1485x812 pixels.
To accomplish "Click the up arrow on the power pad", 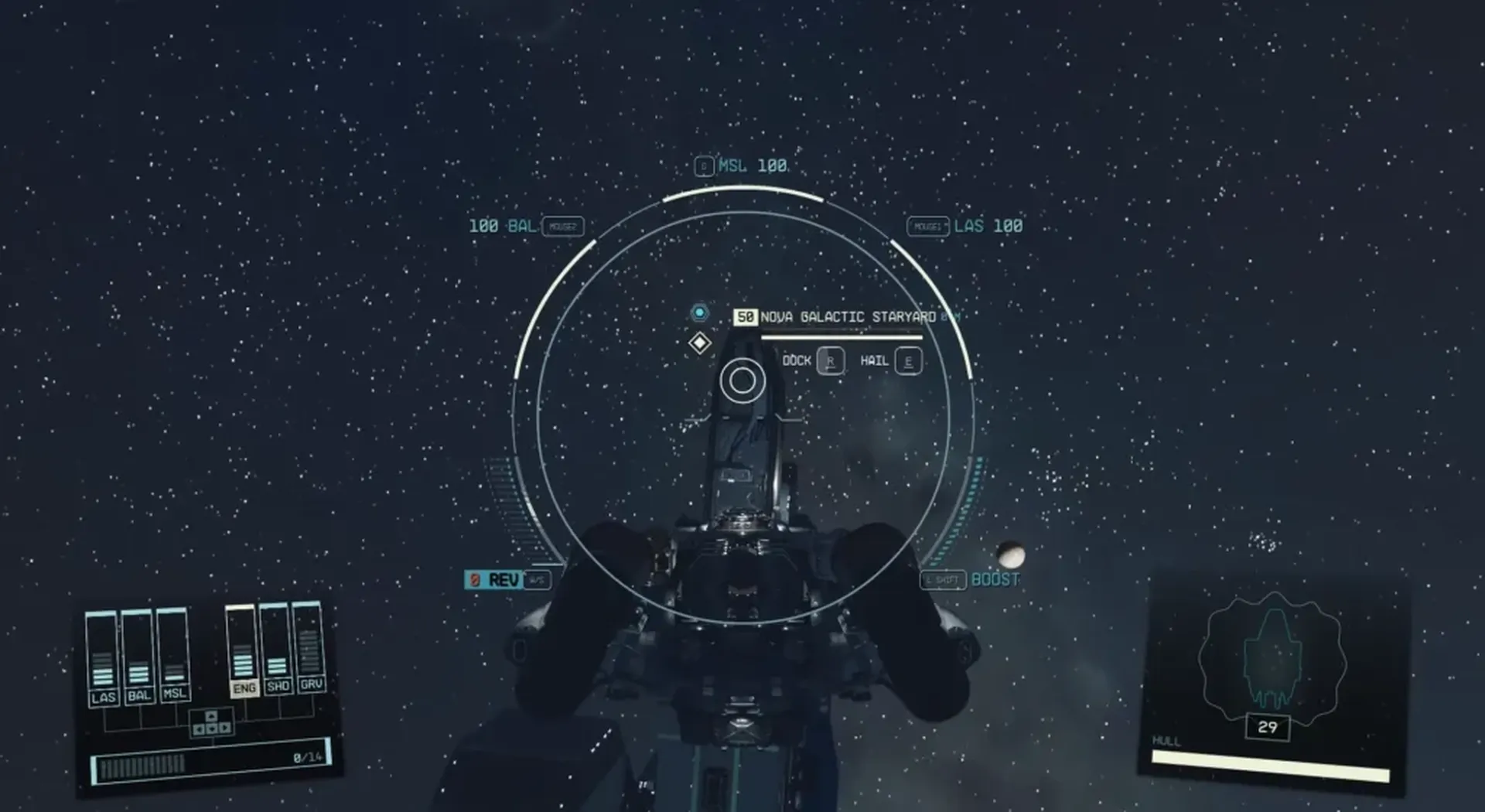I will (212, 715).
